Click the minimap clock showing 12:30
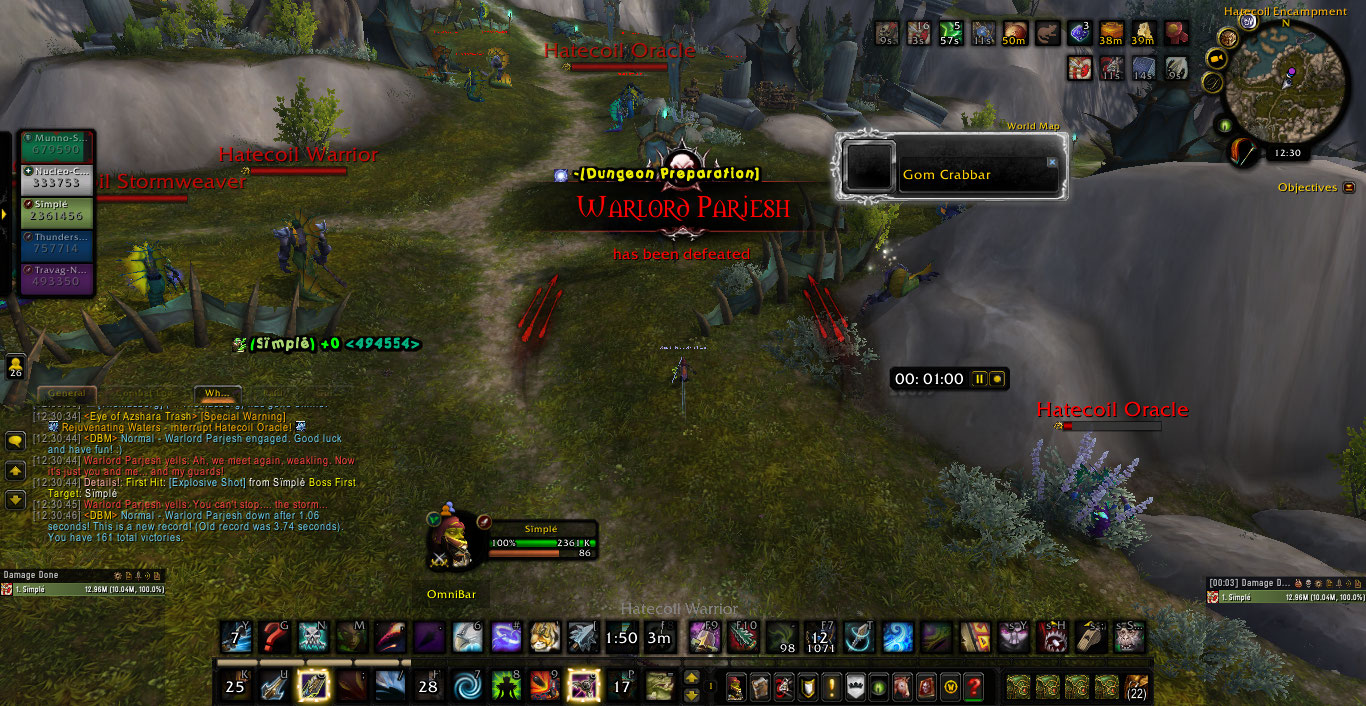Image resolution: width=1366 pixels, height=706 pixels. 1288,153
